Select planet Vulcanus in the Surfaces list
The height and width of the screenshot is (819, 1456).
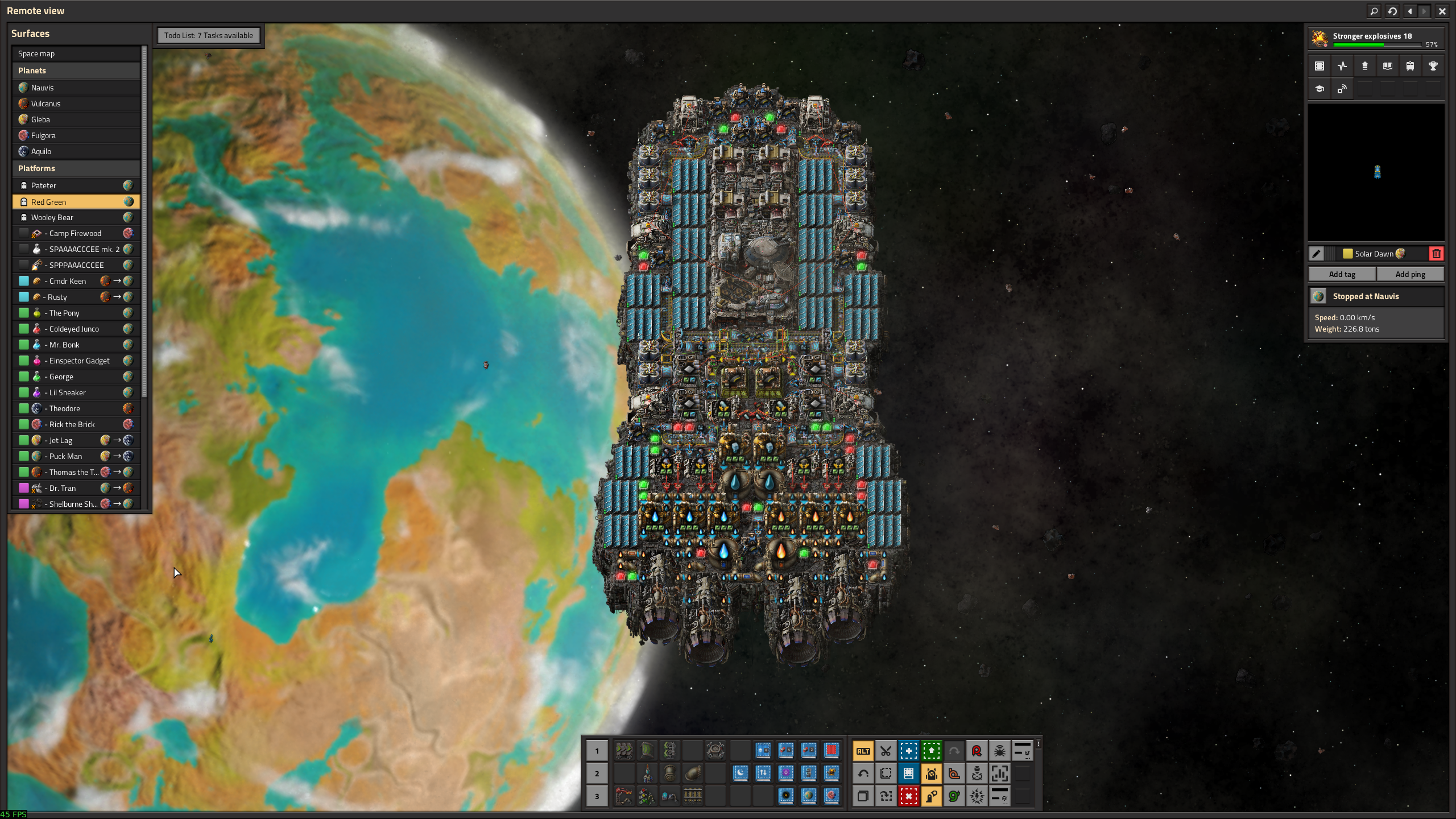[x=76, y=104]
